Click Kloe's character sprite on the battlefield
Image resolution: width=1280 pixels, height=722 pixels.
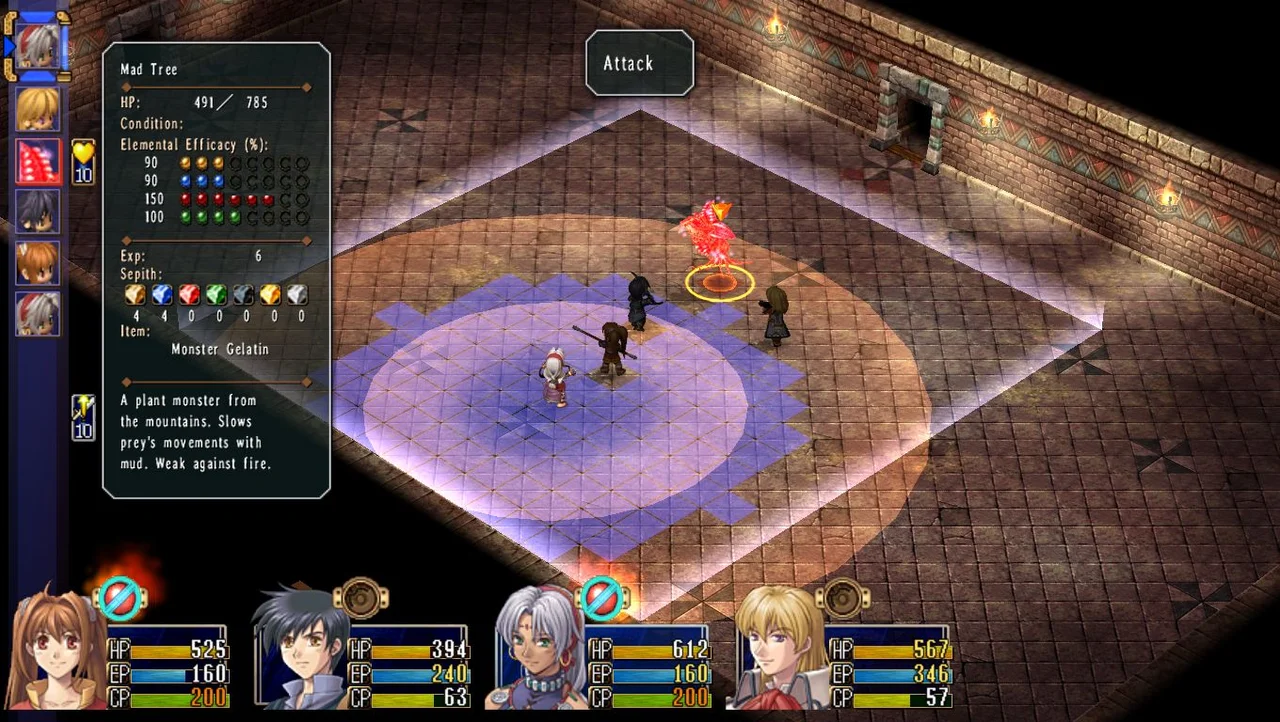pyautogui.click(x=555, y=375)
